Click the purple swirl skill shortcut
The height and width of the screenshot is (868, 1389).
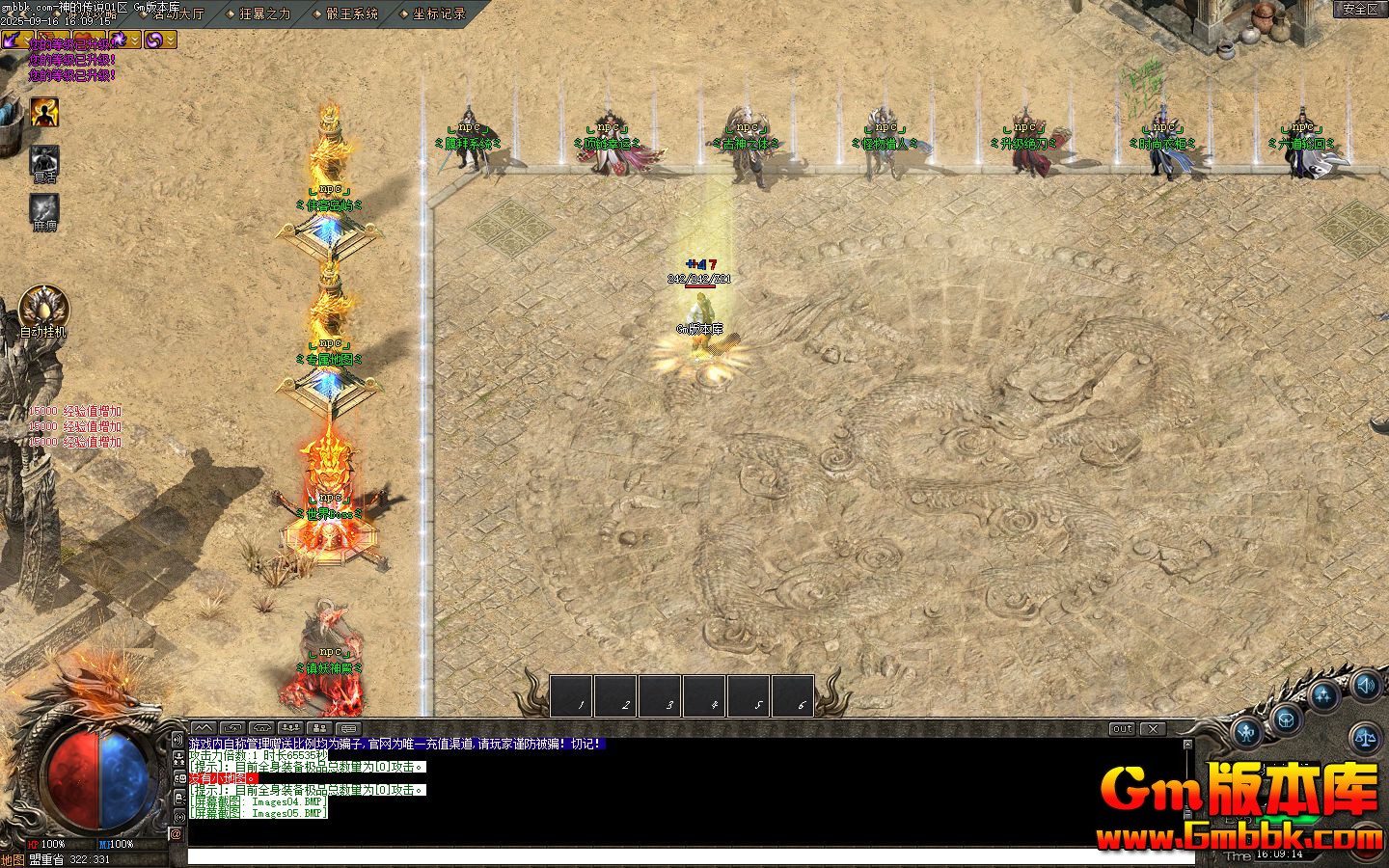(153, 39)
